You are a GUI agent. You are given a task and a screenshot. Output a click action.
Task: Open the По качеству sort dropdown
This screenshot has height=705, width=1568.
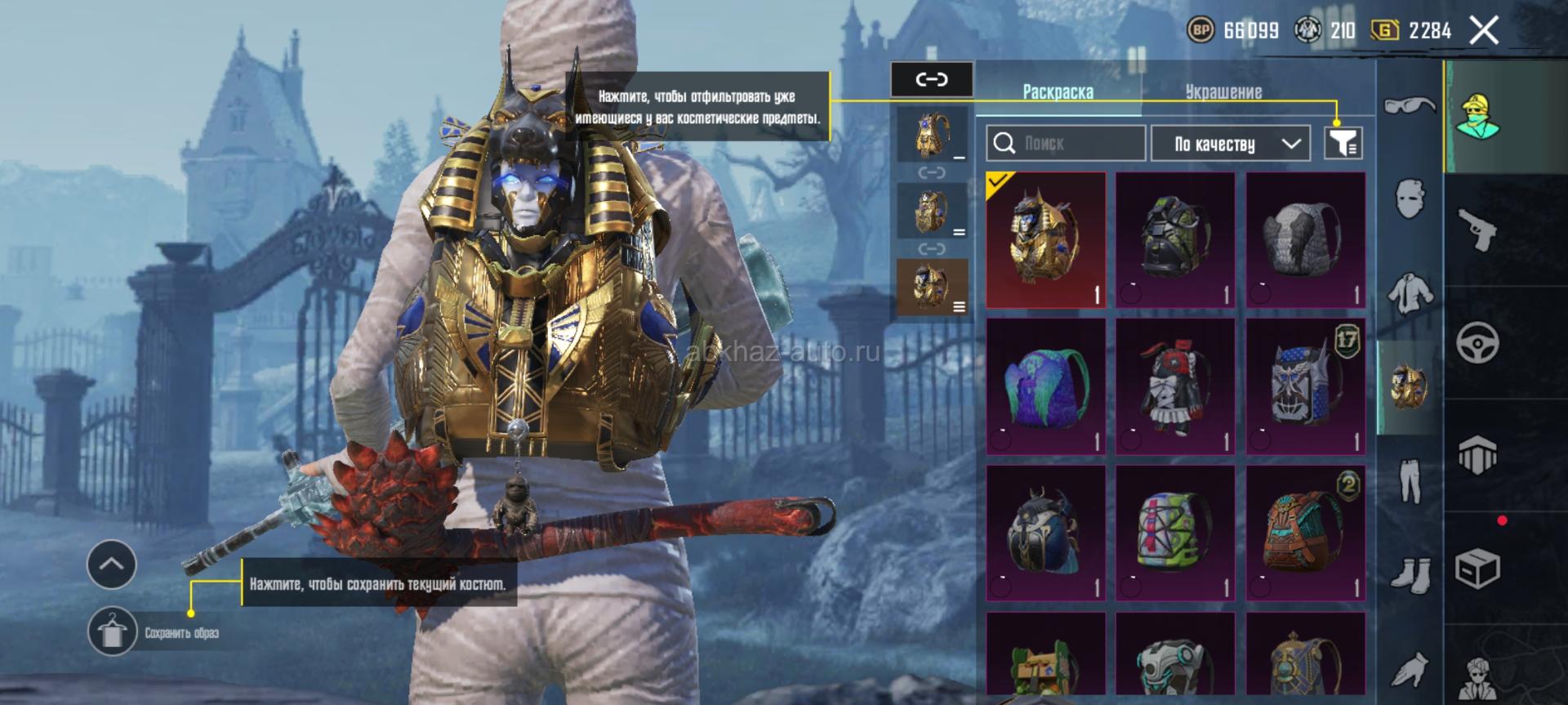coord(1230,144)
